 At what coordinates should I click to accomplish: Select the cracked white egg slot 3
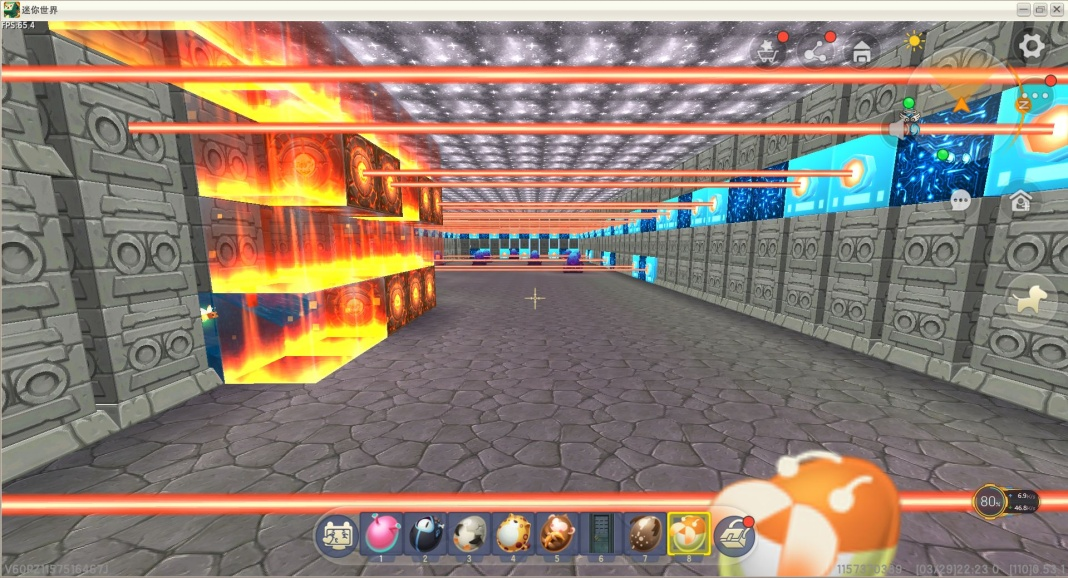[469, 534]
